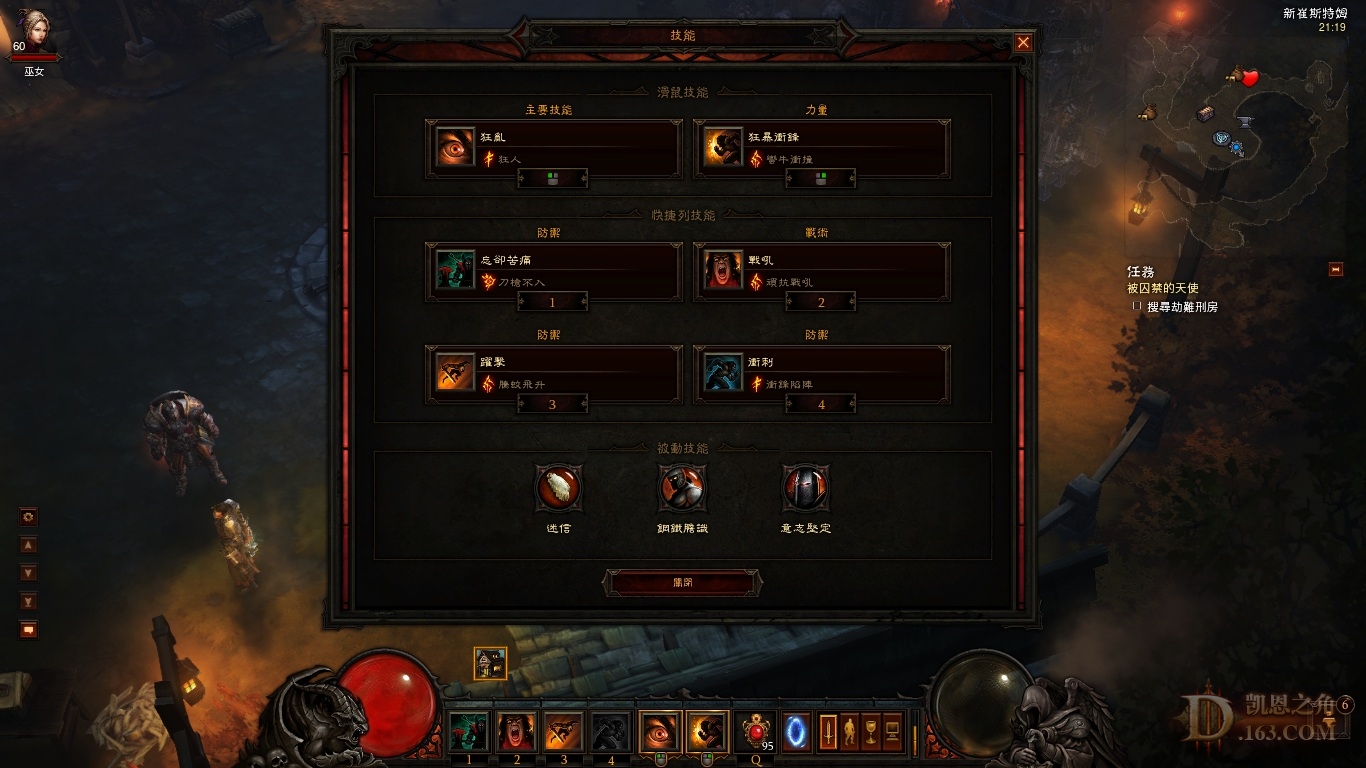Collapse the quest tracker with the minus button

pos(1335,269)
